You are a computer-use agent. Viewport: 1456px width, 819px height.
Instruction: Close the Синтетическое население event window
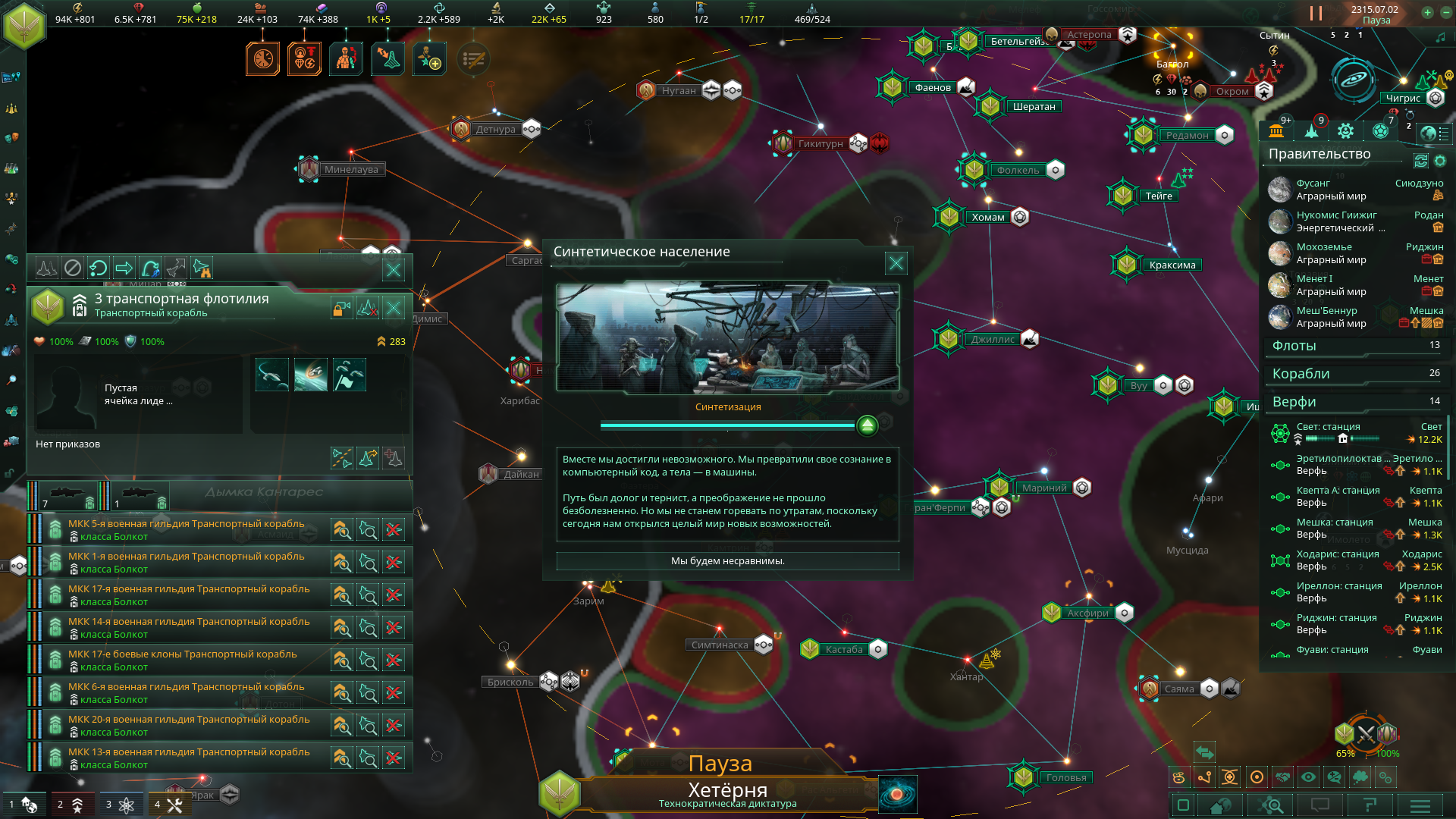tap(896, 263)
